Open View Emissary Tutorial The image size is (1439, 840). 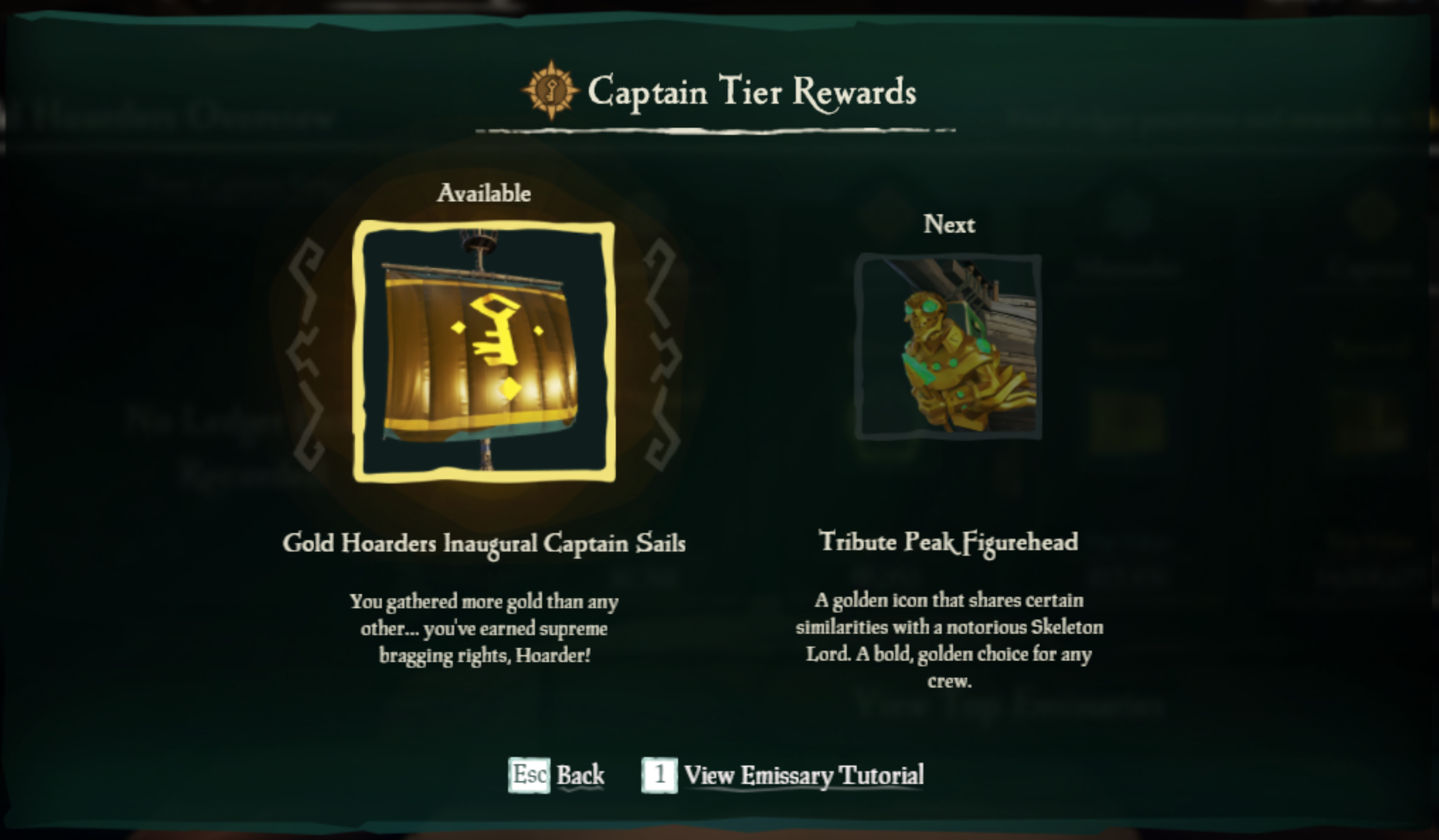pyautogui.click(x=782, y=776)
